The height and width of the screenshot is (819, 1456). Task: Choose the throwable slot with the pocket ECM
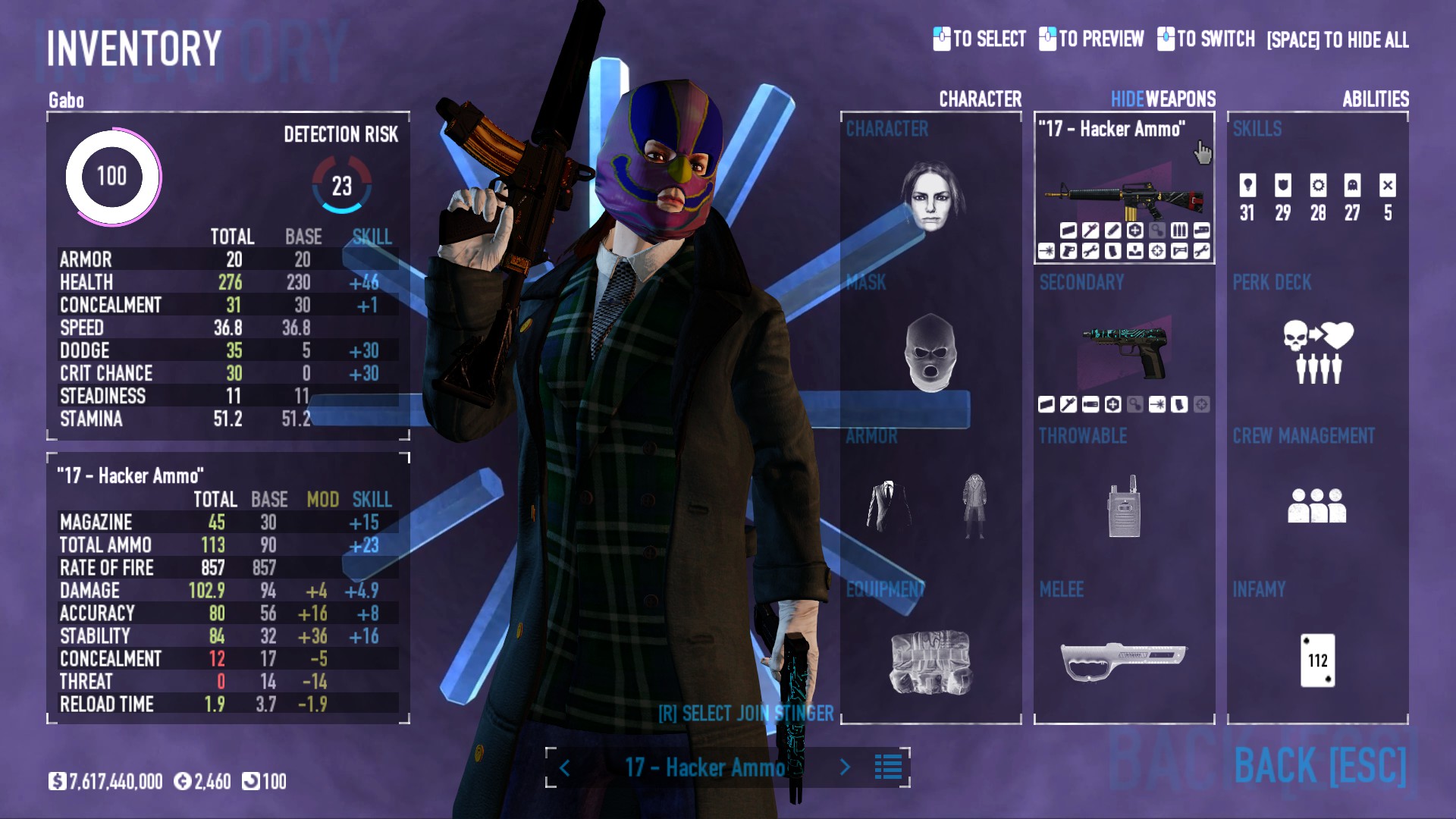(1124, 506)
